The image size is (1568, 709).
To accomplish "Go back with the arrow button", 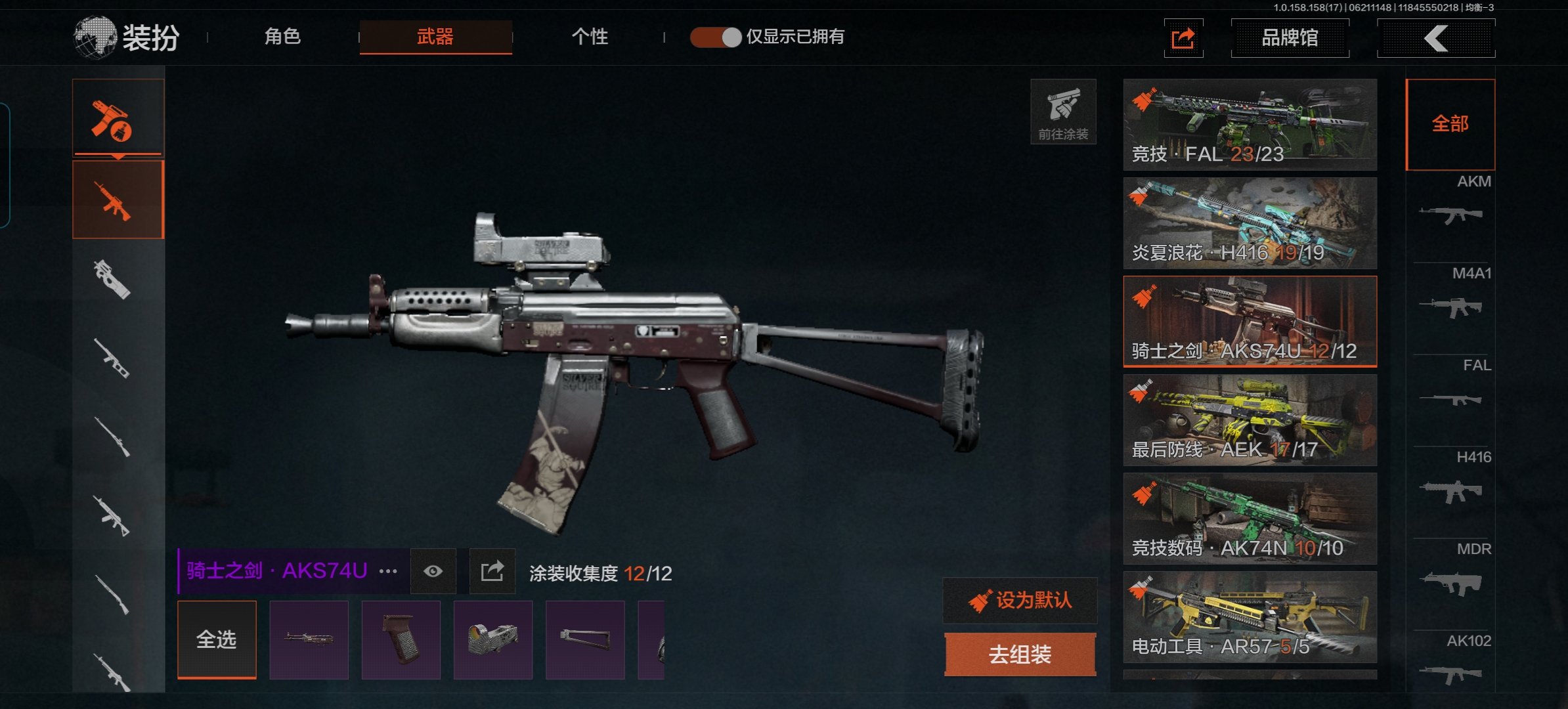I will coord(1436,38).
